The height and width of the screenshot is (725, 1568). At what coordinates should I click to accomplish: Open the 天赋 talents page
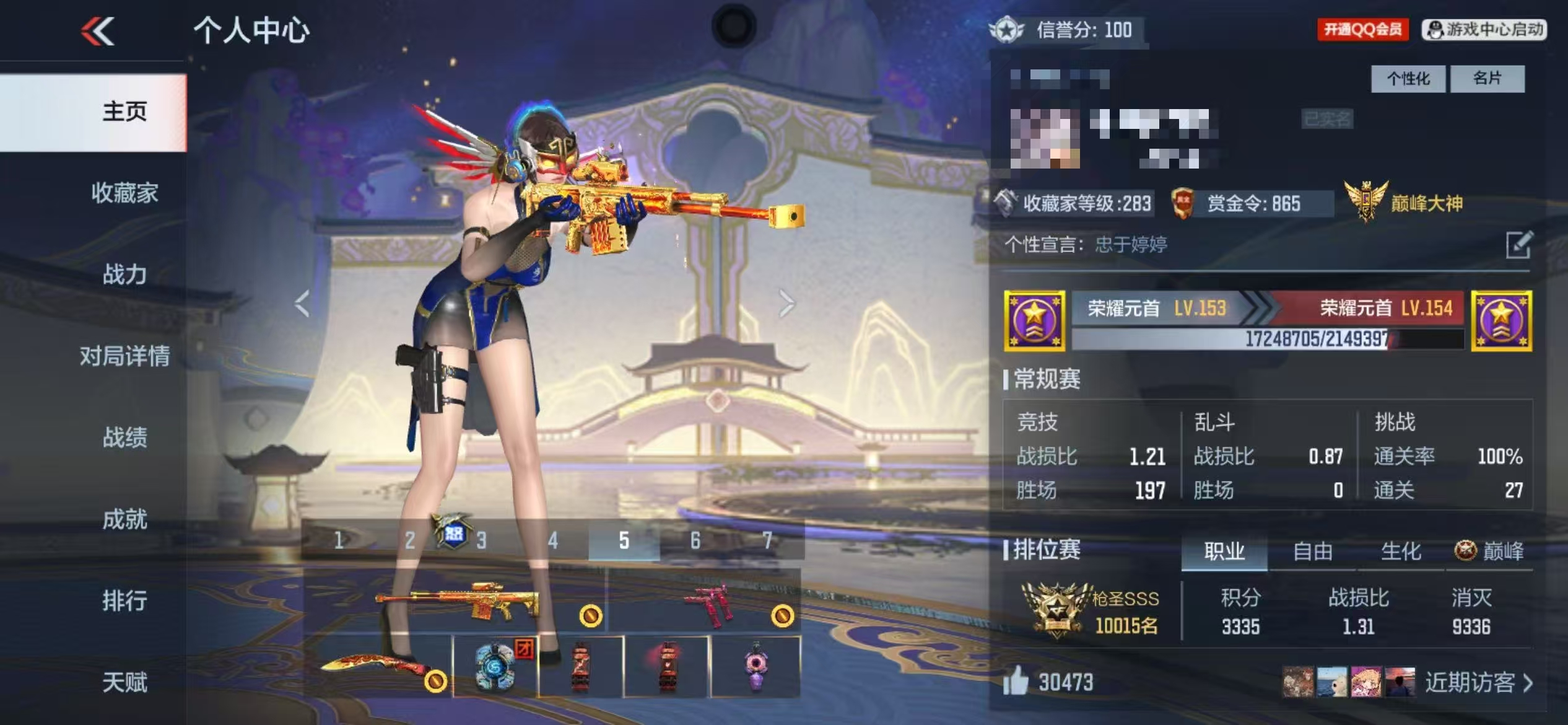point(124,682)
